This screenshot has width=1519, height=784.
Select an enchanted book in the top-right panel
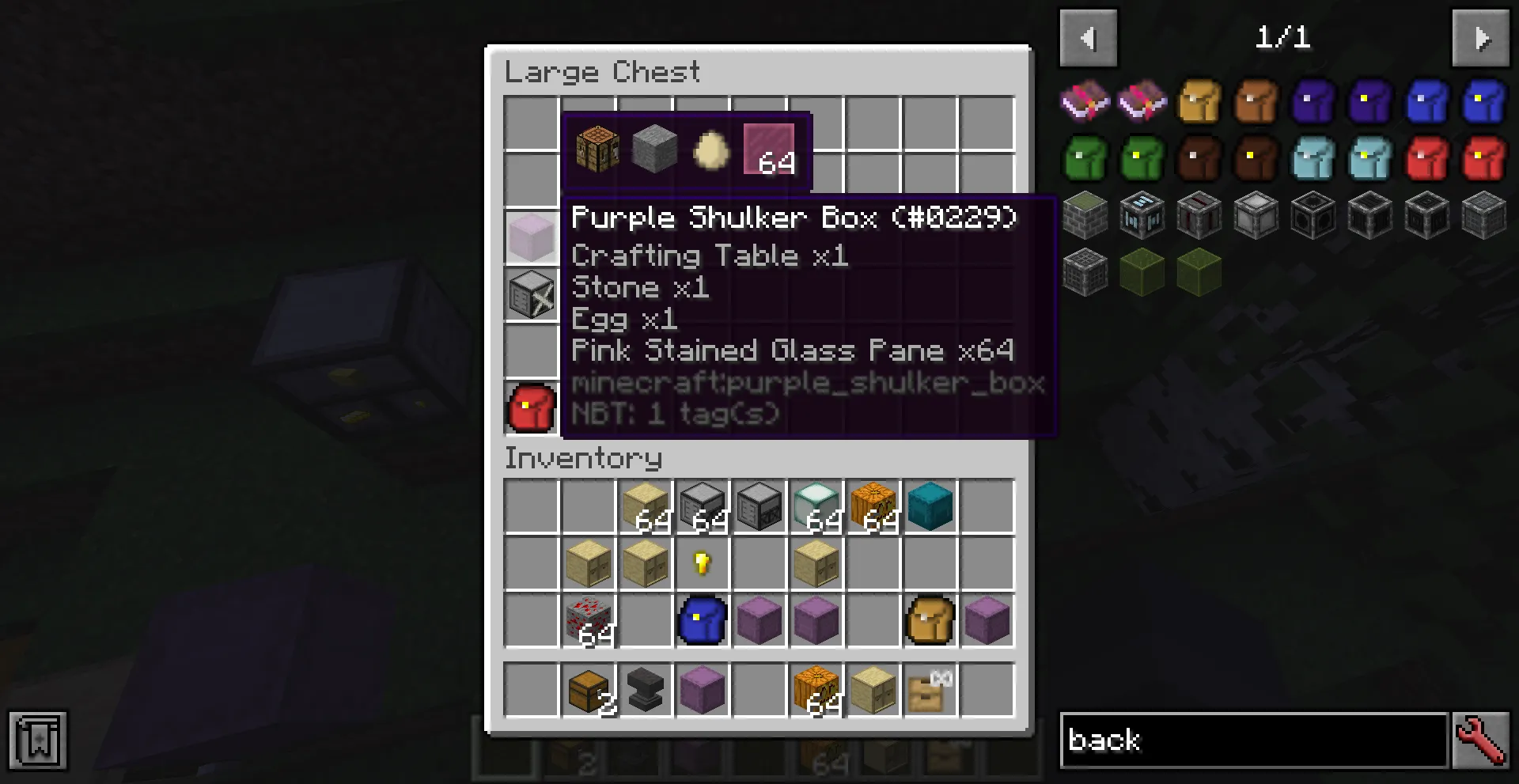click(1085, 101)
